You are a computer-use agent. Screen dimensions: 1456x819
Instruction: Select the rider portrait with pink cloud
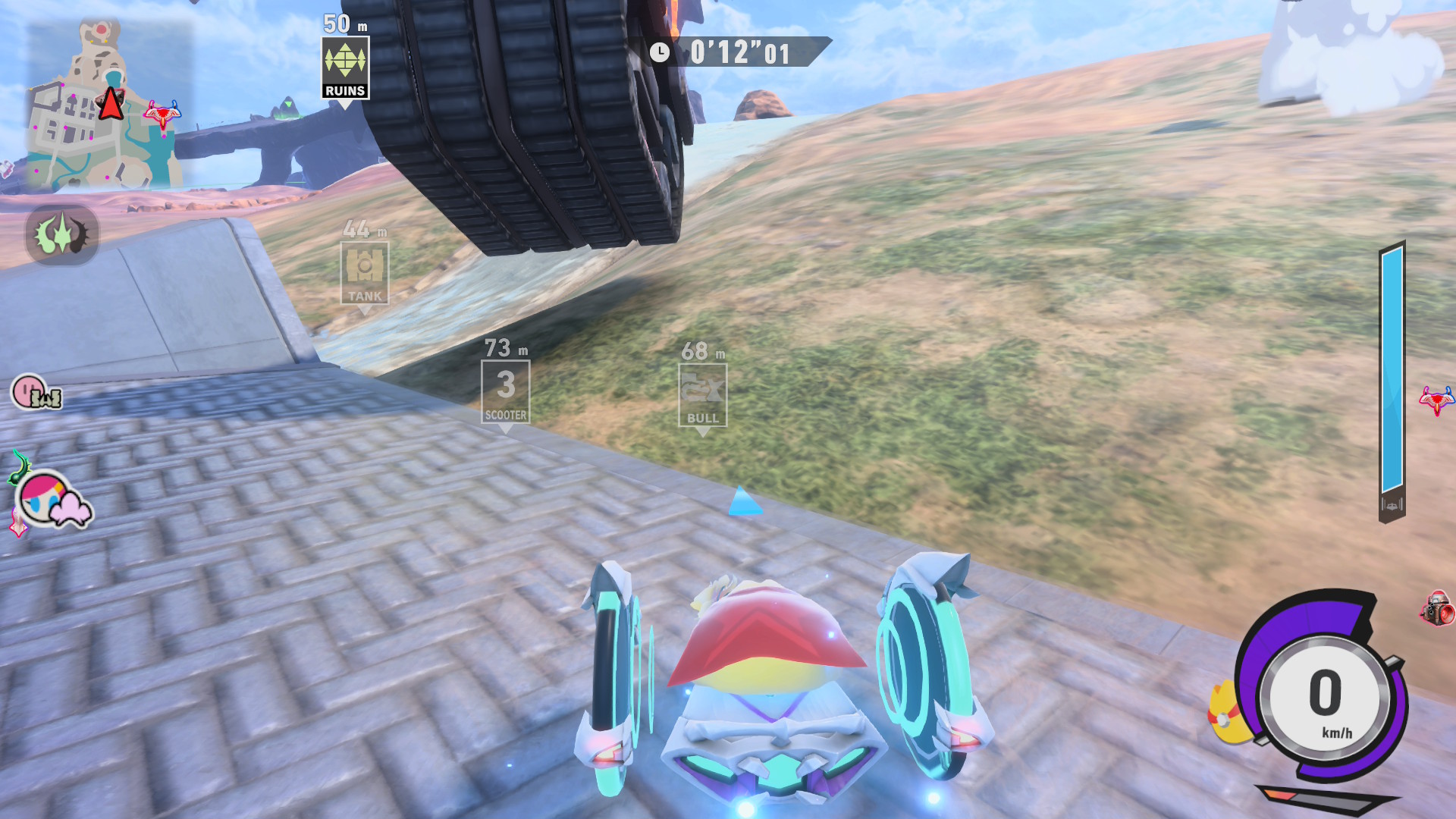53,500
